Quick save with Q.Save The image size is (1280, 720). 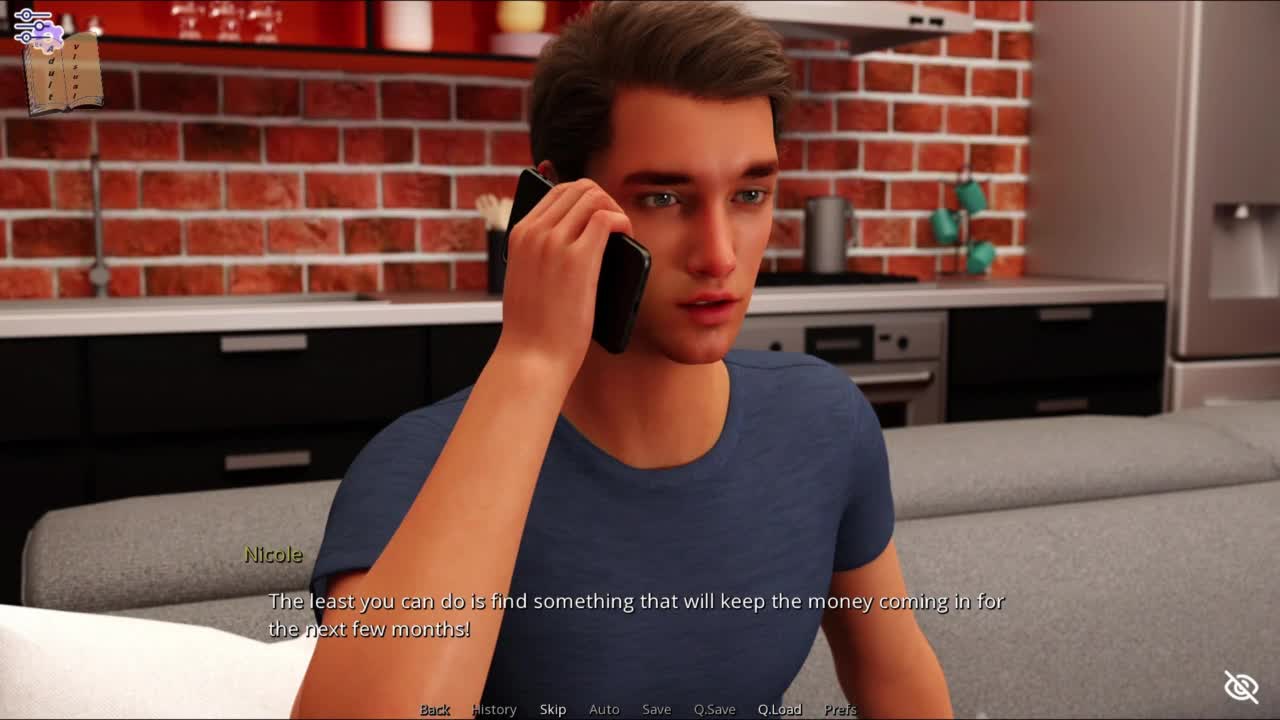714,709
